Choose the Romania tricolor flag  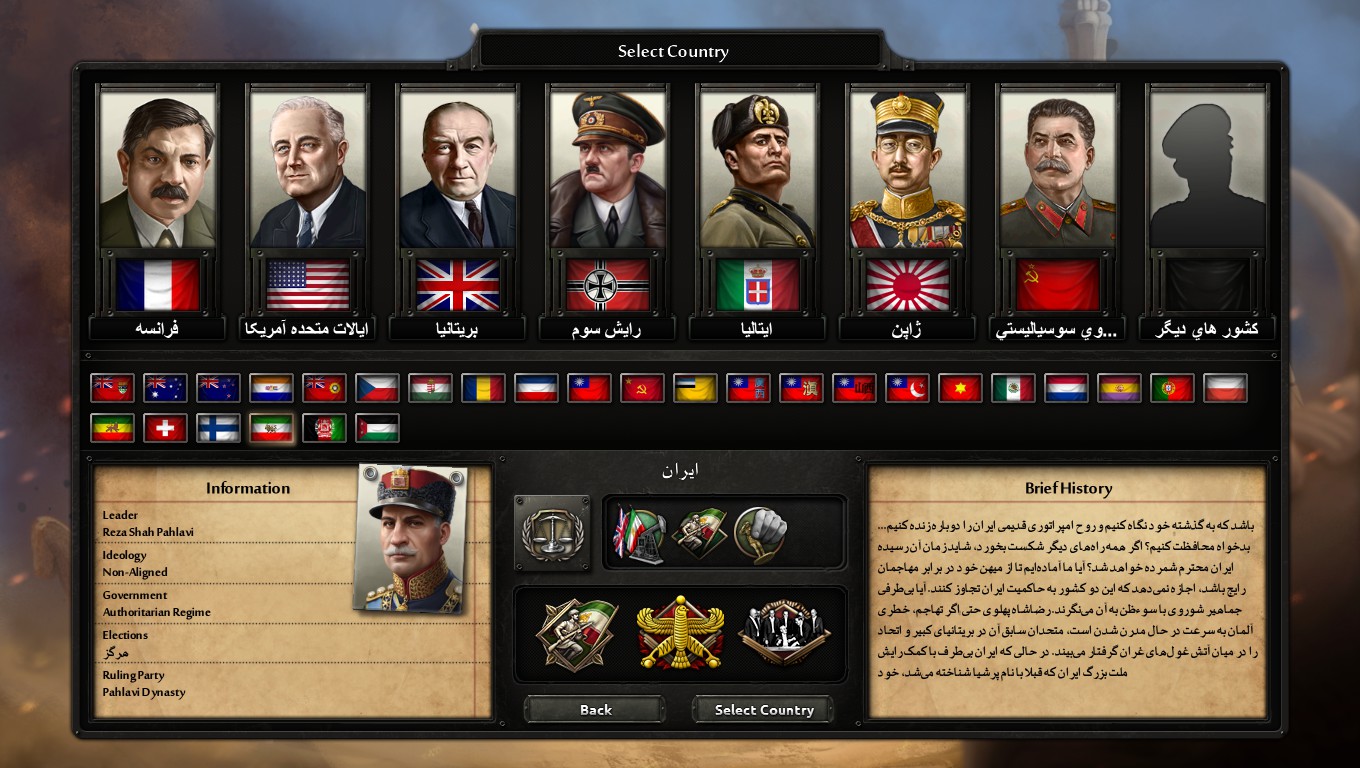tap(483, 388)
